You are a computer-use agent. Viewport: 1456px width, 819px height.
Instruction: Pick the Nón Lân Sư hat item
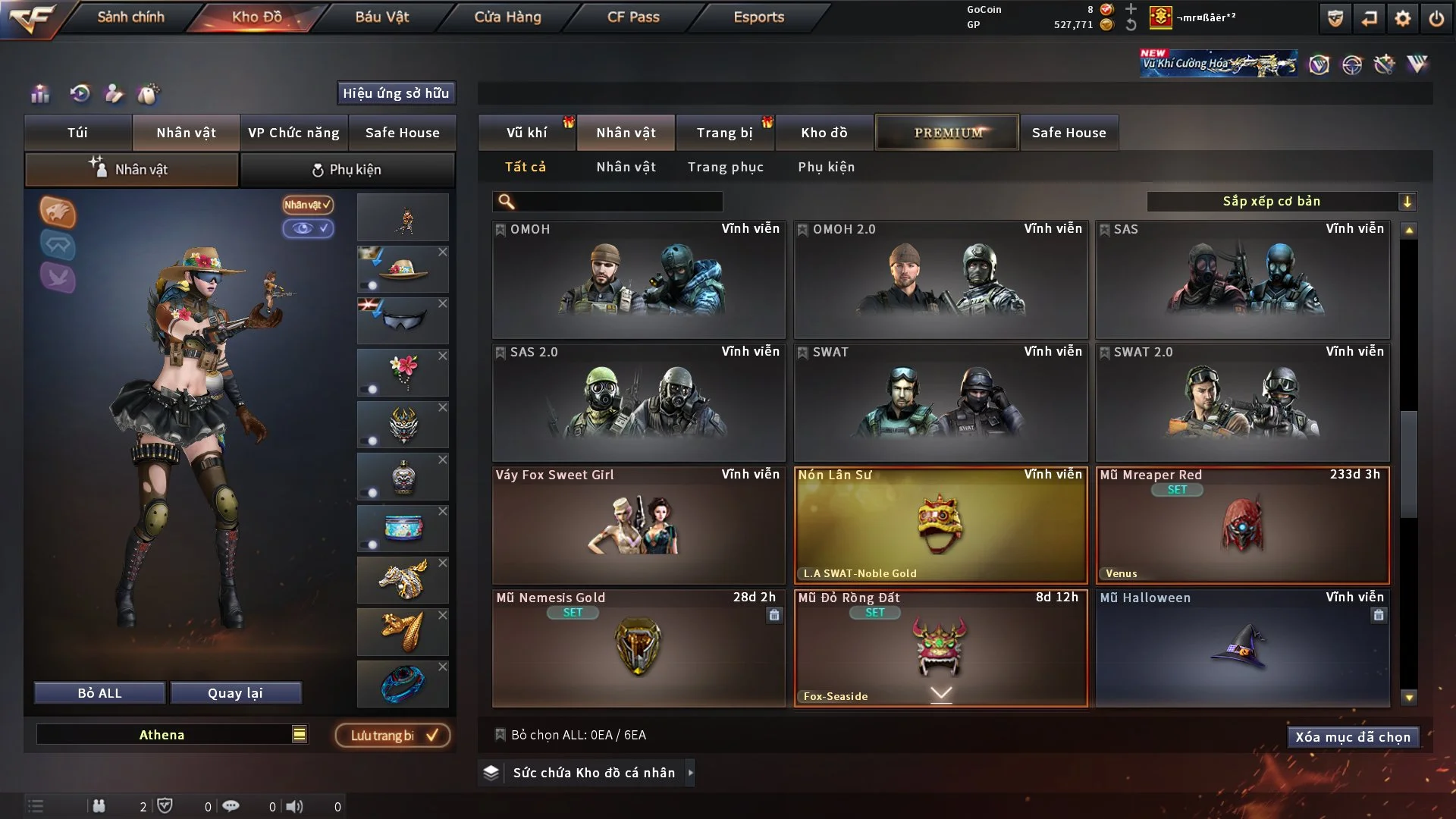coord(940,525)
